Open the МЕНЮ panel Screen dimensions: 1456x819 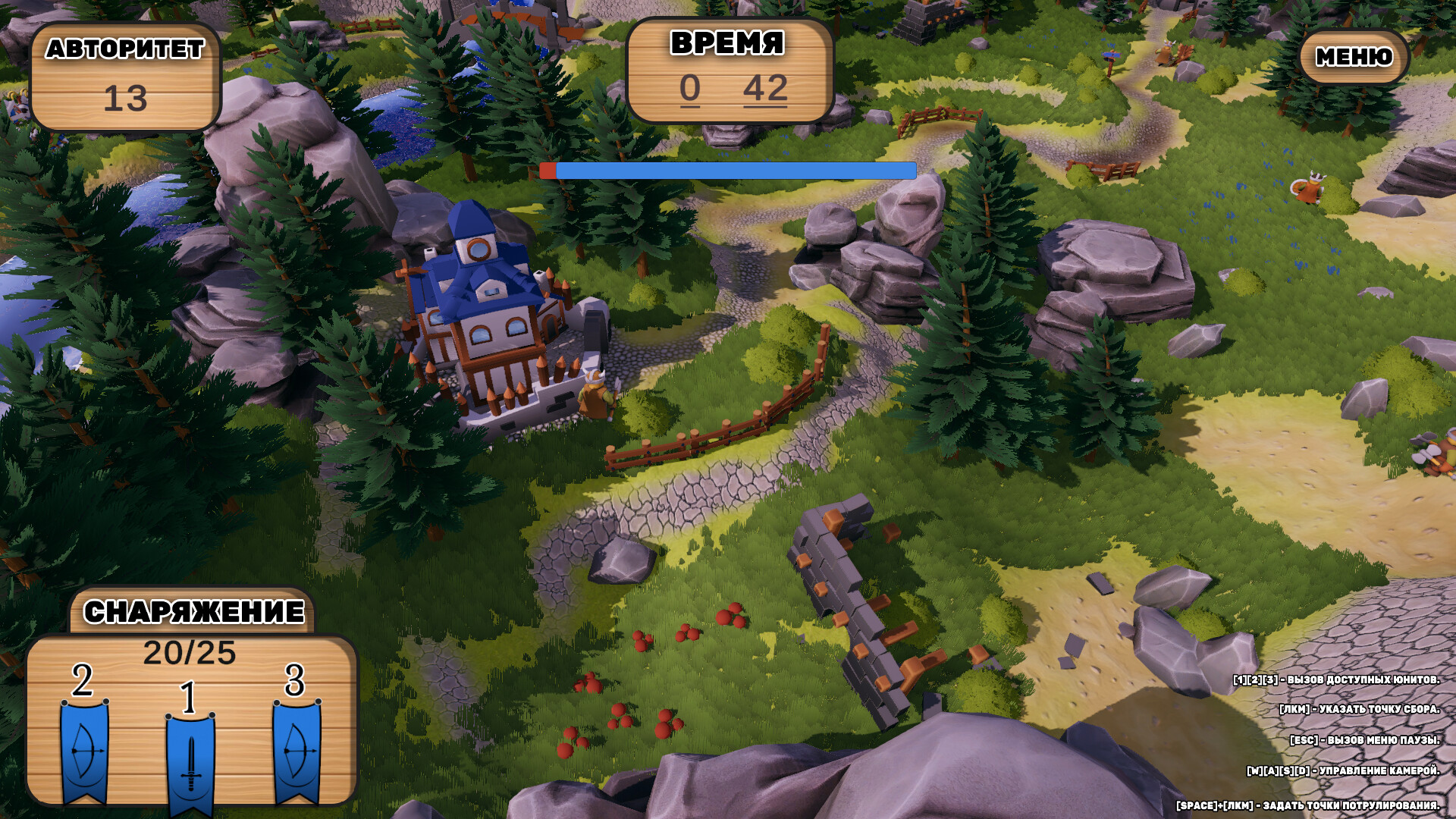tap(1354, 57)
